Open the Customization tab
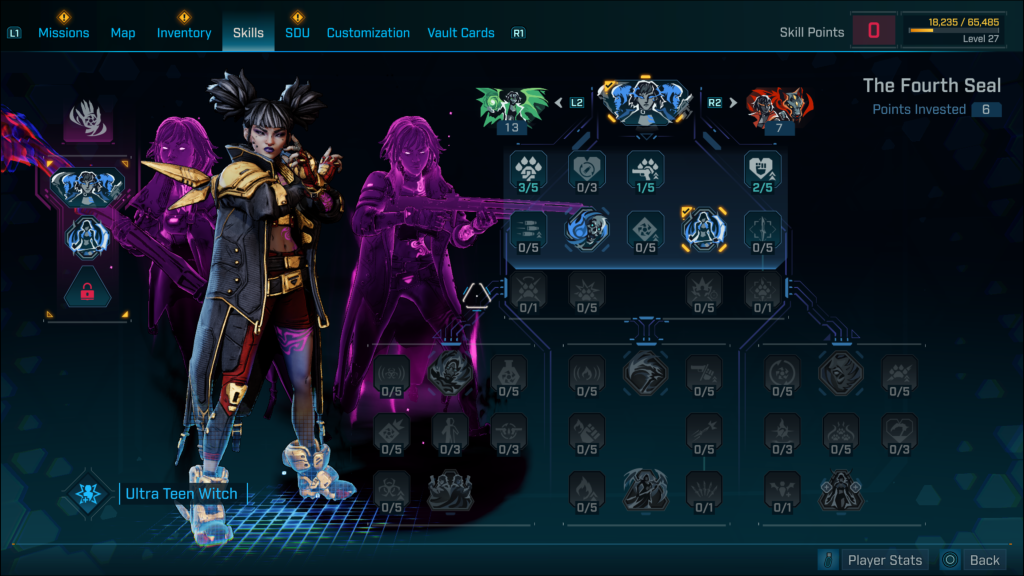The image size is (1024, 576). click(368, 33)
